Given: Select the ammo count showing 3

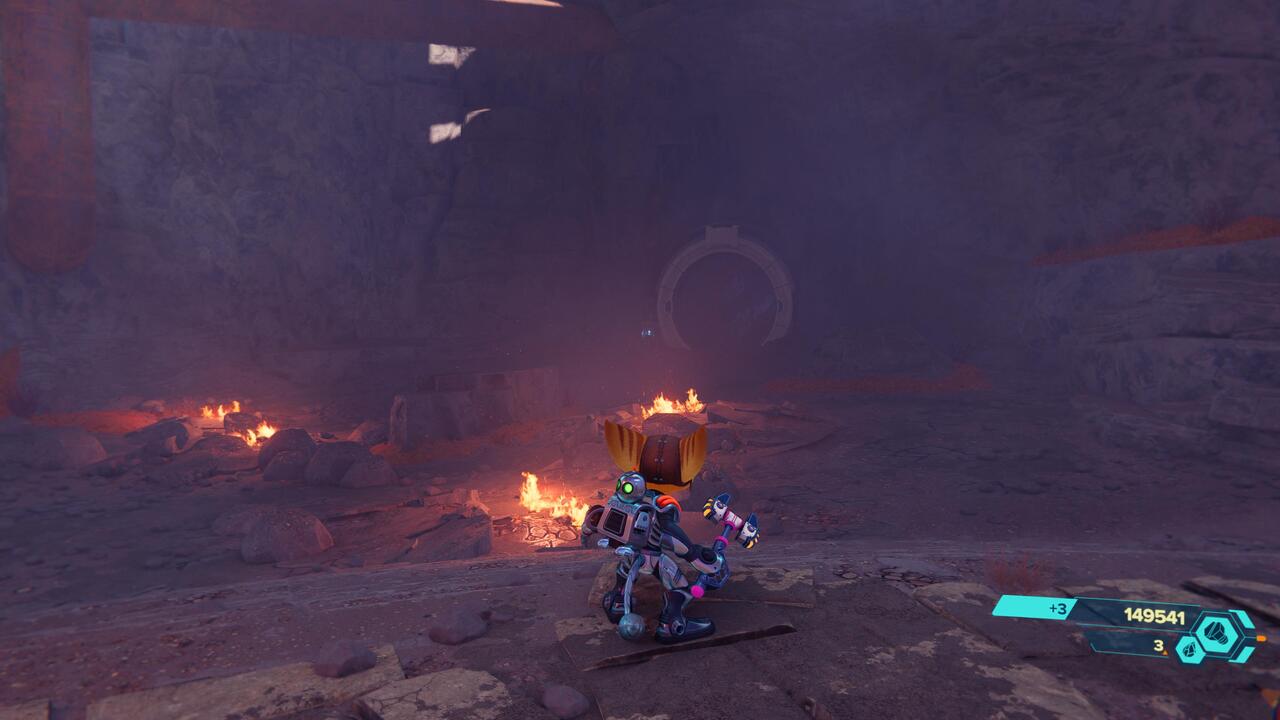Looking at the screenshot, I should 1158,646.
